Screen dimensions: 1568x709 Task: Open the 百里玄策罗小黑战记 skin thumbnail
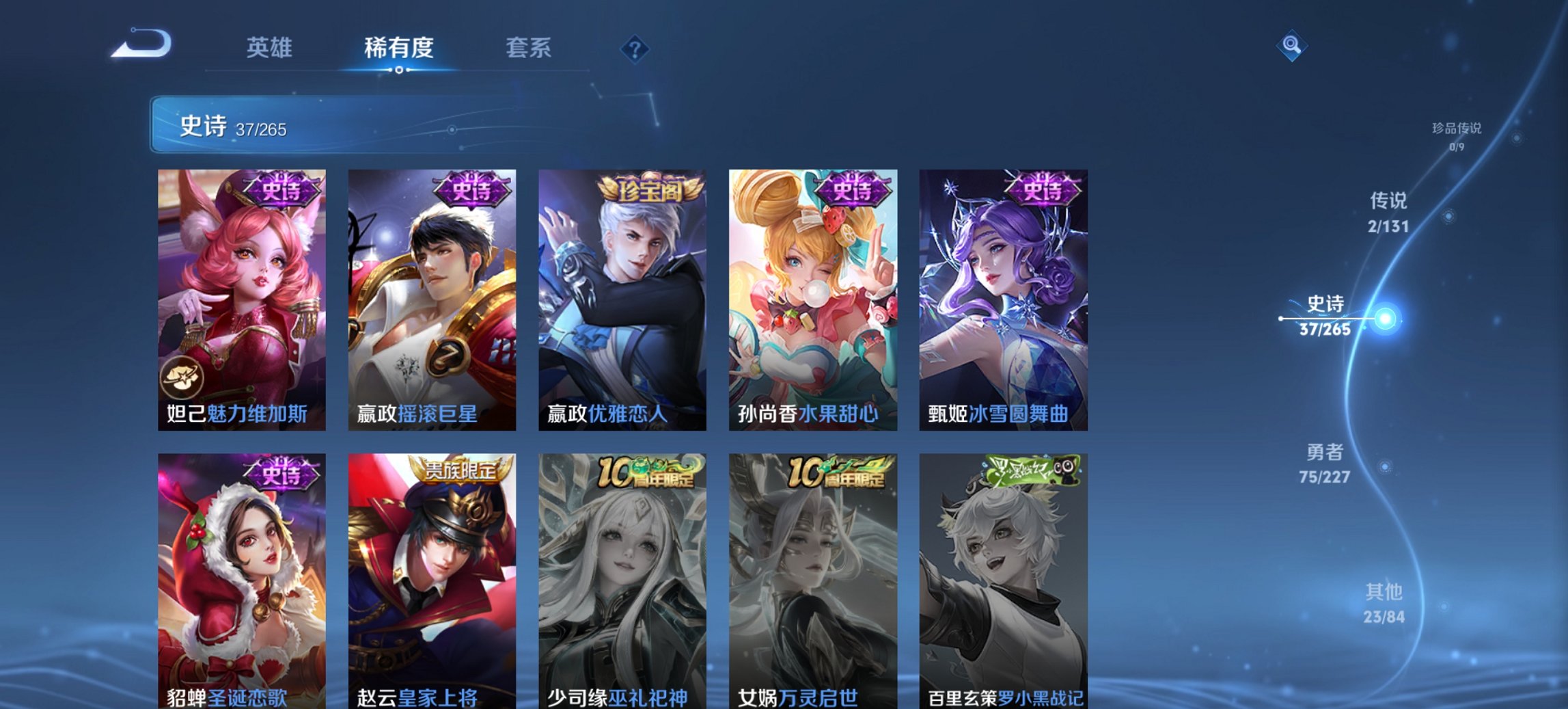[x=1003, y=578]
